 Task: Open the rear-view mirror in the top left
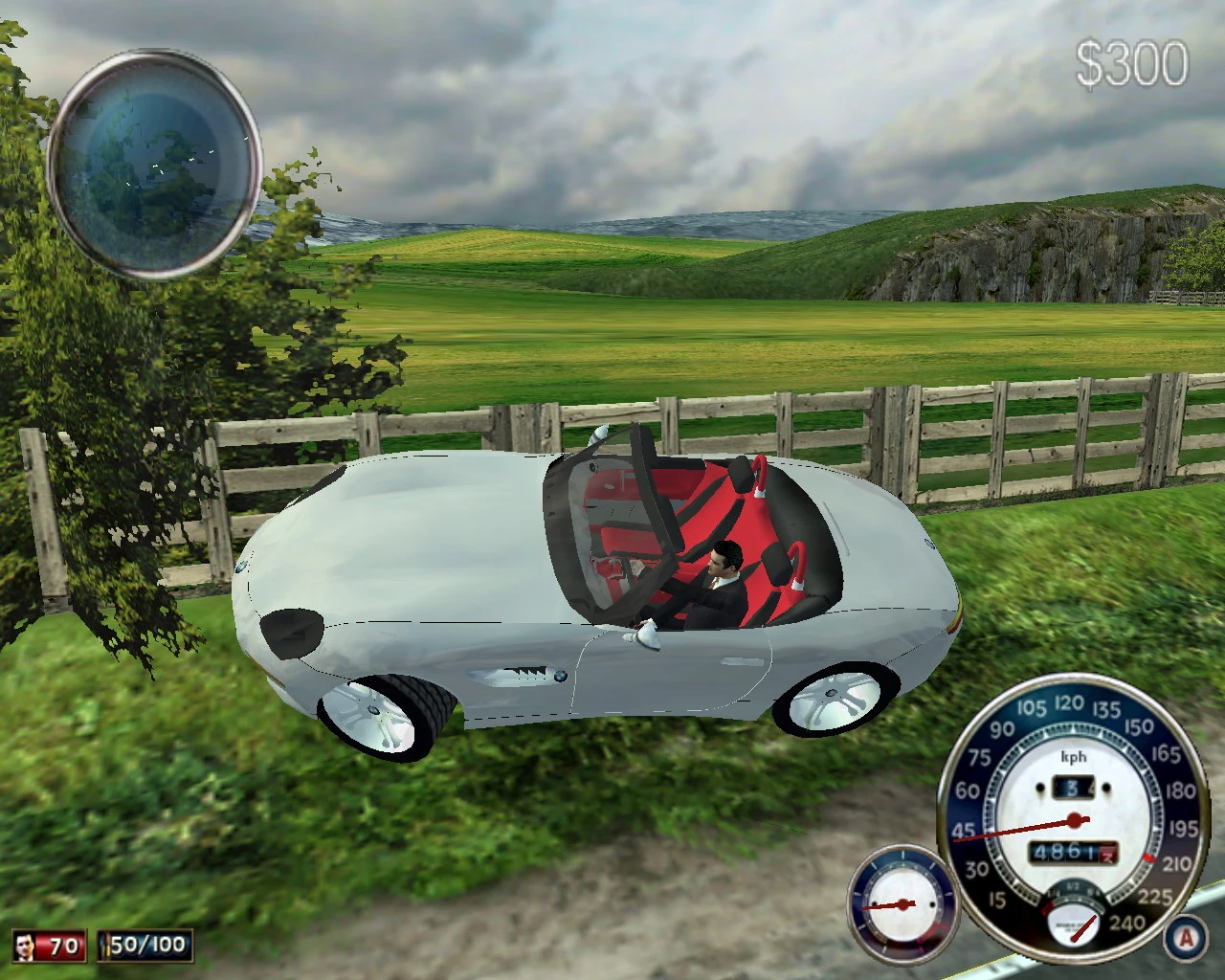(x=158, y=163)
